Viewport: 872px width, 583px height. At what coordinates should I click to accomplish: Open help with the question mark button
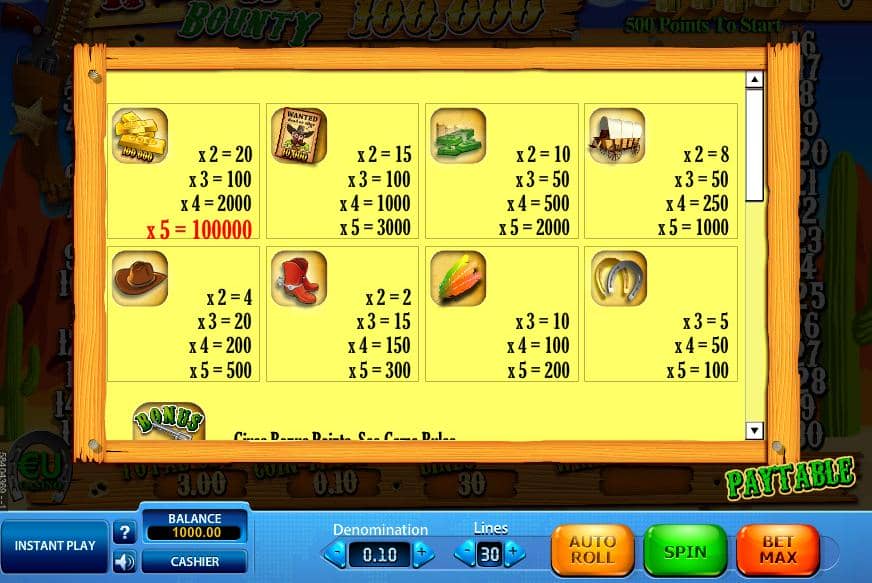coord(125,532)
